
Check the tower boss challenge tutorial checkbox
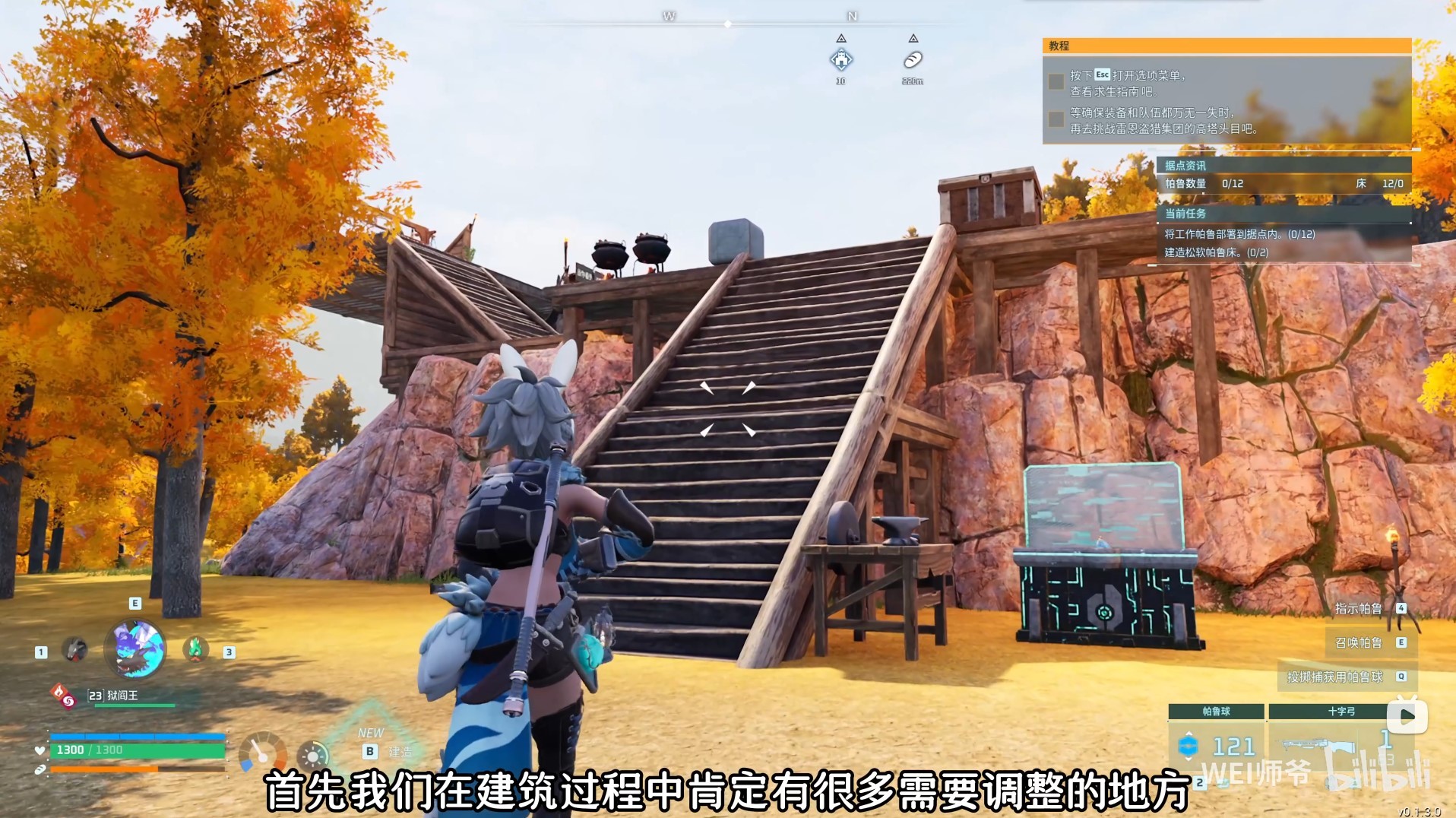(x=1056, y=119)
